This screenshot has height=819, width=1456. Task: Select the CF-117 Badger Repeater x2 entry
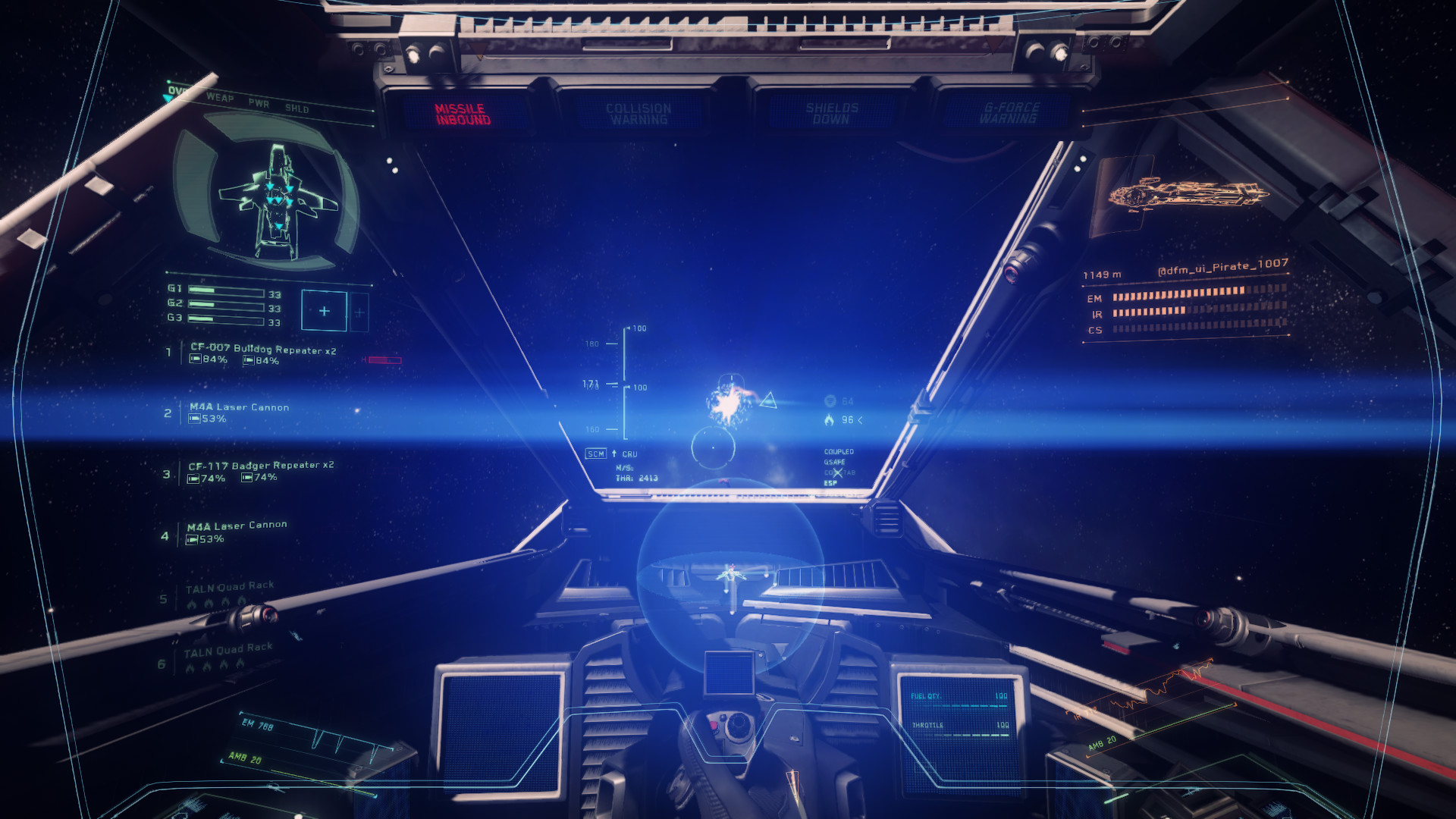(261, 466)
